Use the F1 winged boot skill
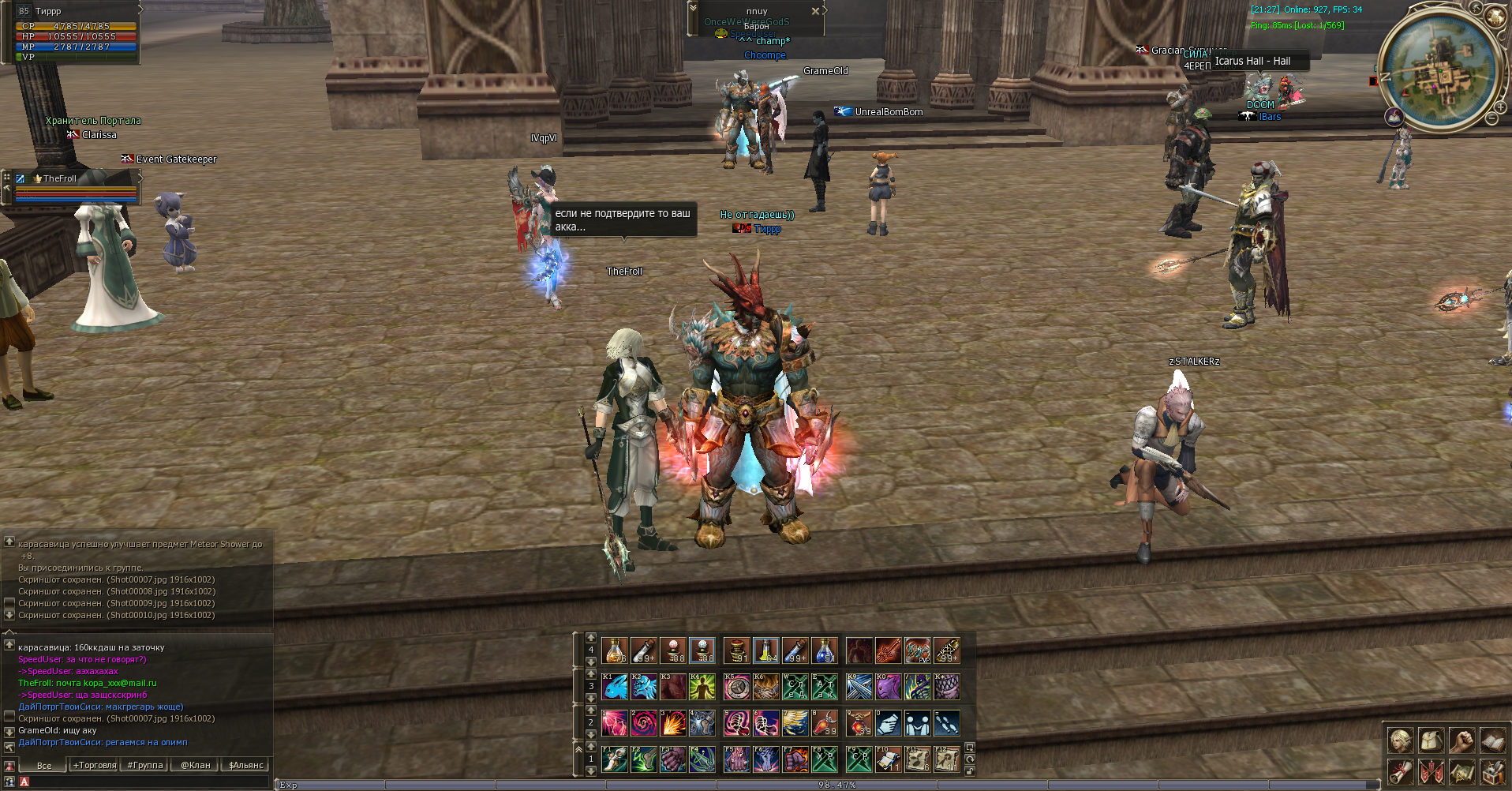 [615, 759]
